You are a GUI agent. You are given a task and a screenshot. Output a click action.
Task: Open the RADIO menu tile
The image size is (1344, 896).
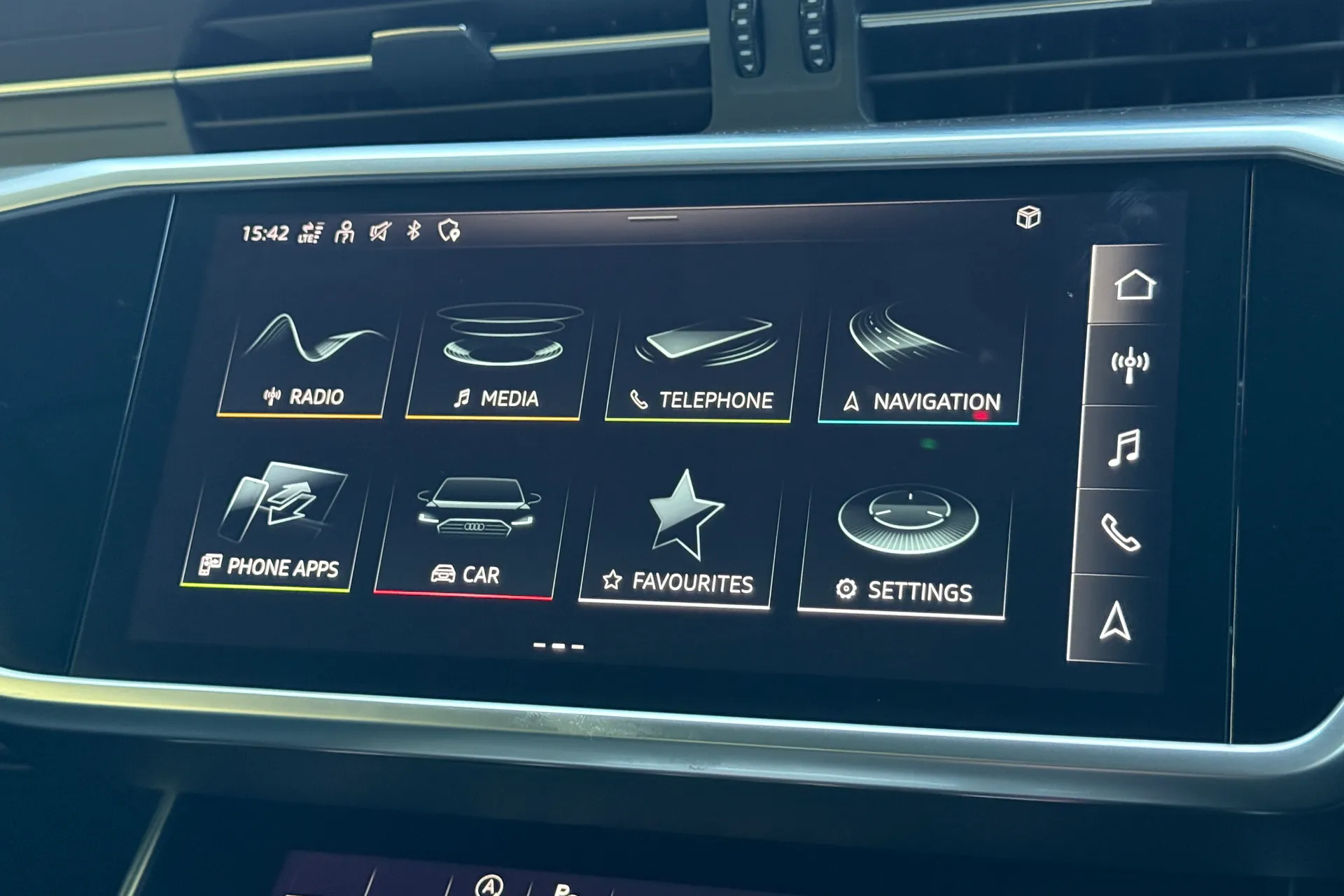[x=302, y=357]
